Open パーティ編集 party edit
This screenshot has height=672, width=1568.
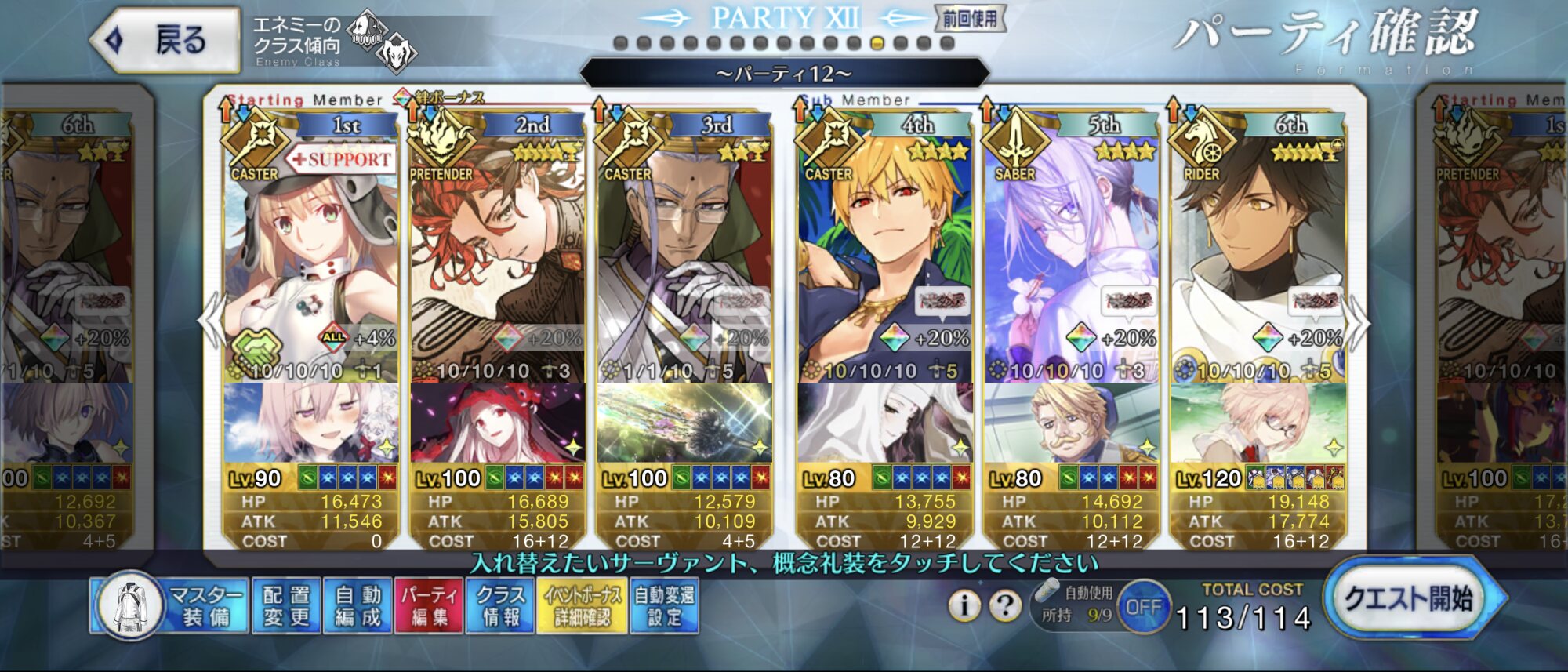click(430, 606)
